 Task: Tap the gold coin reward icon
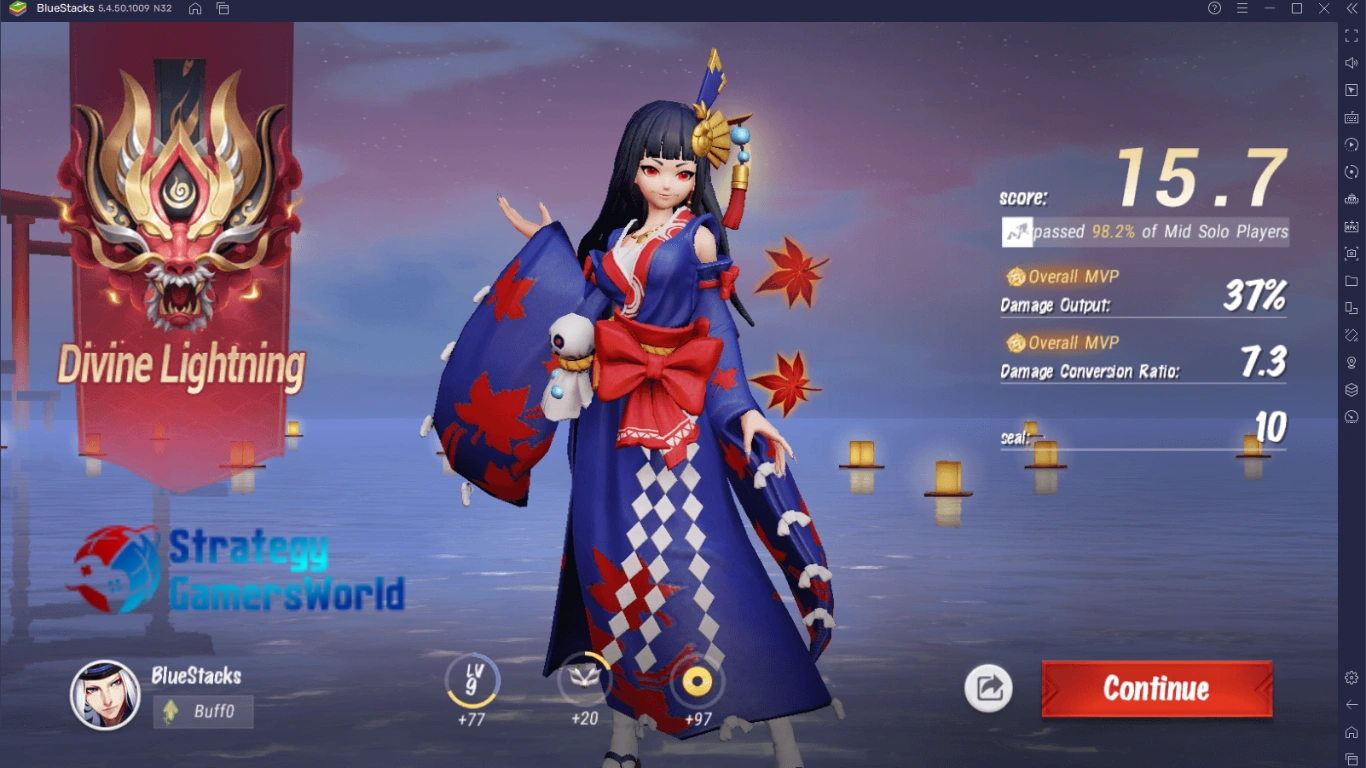click(x=697, y=682)
